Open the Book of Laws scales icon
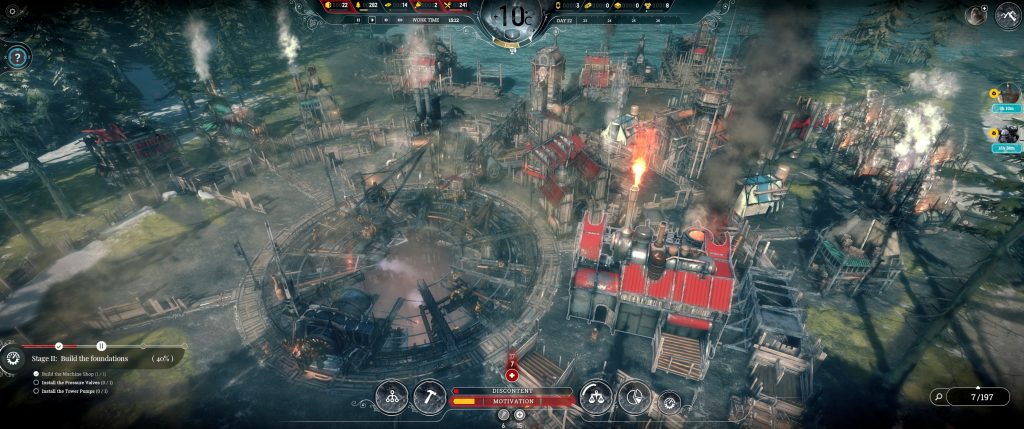The height and width of the screenshot is (429, 1024). click(596, 396)
